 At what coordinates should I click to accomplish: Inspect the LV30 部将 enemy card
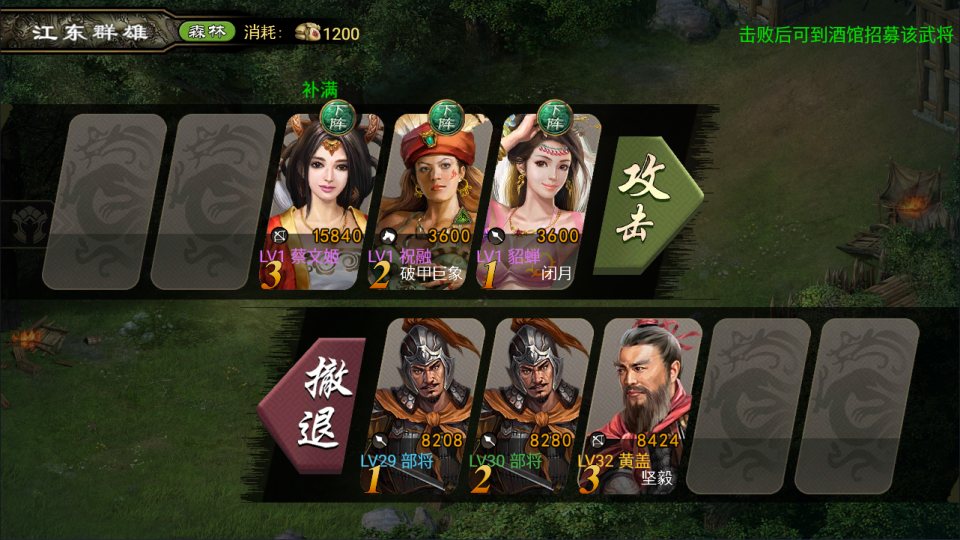535,405
